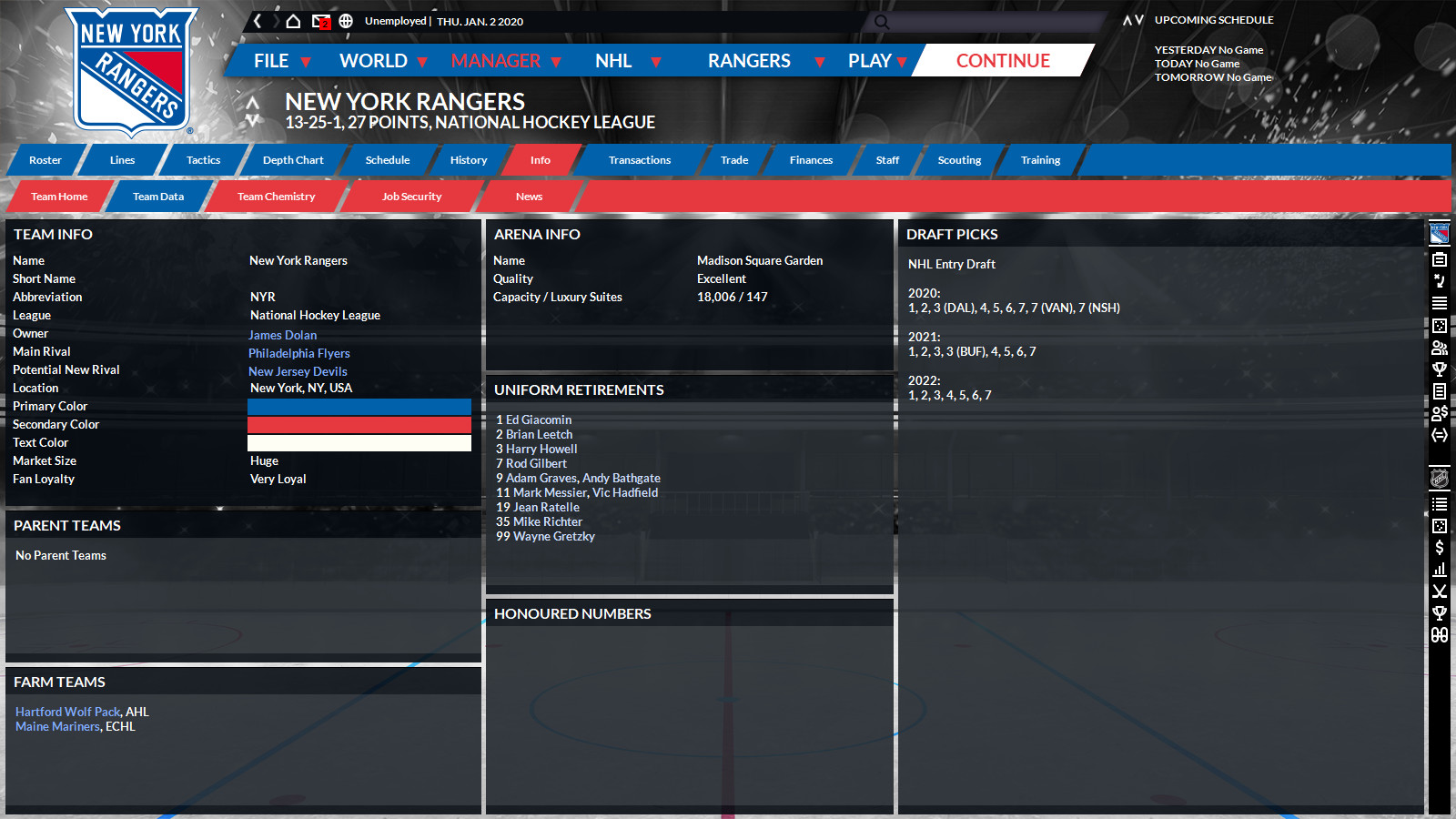Screen dimensions: 1456x819
Task: Click the red Secondary Color swatch
Action: click(359, 424)
